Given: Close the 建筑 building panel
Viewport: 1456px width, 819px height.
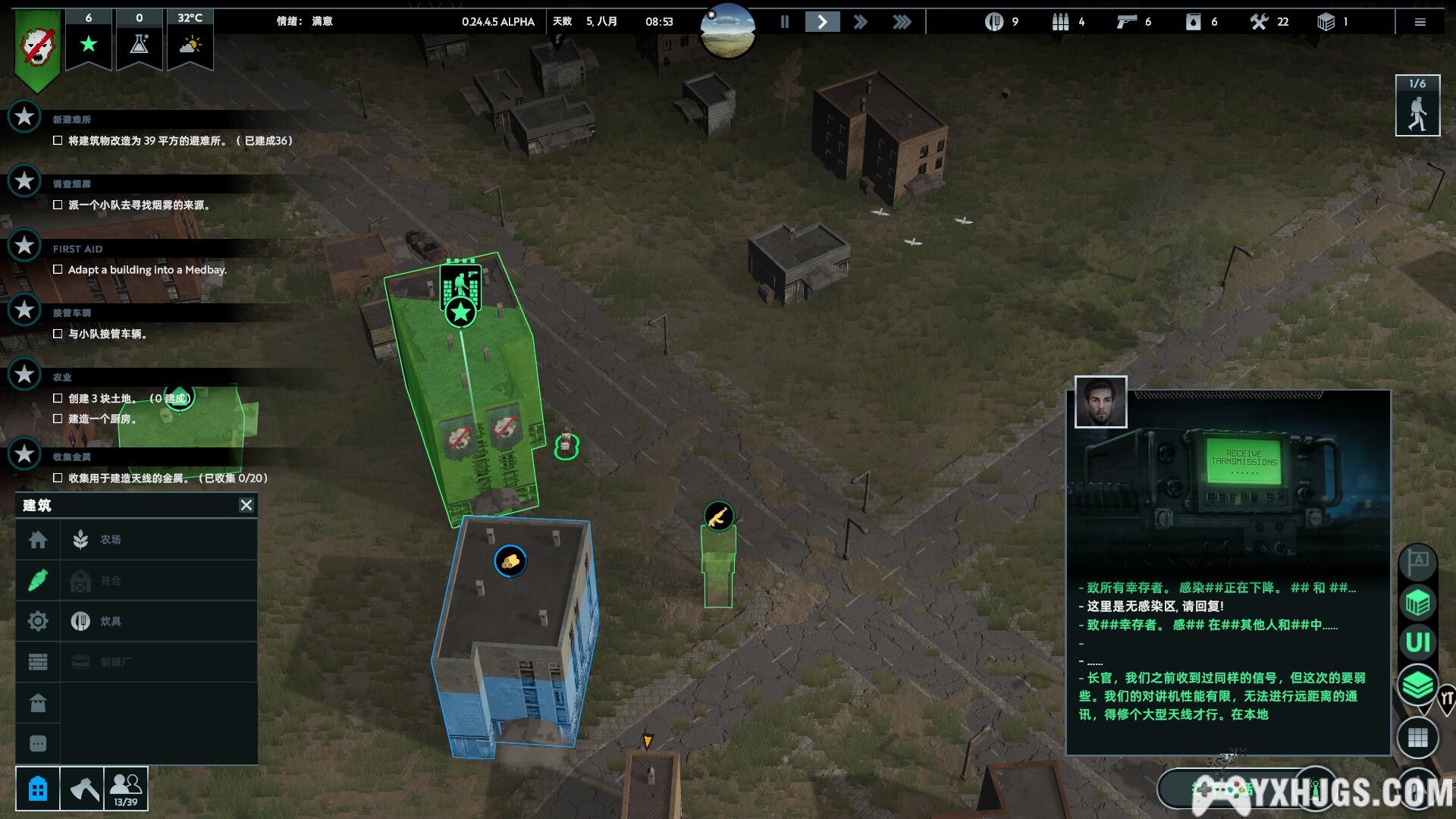Looking at the screenshot, I should pyautogui.click(x=246, y=505).
